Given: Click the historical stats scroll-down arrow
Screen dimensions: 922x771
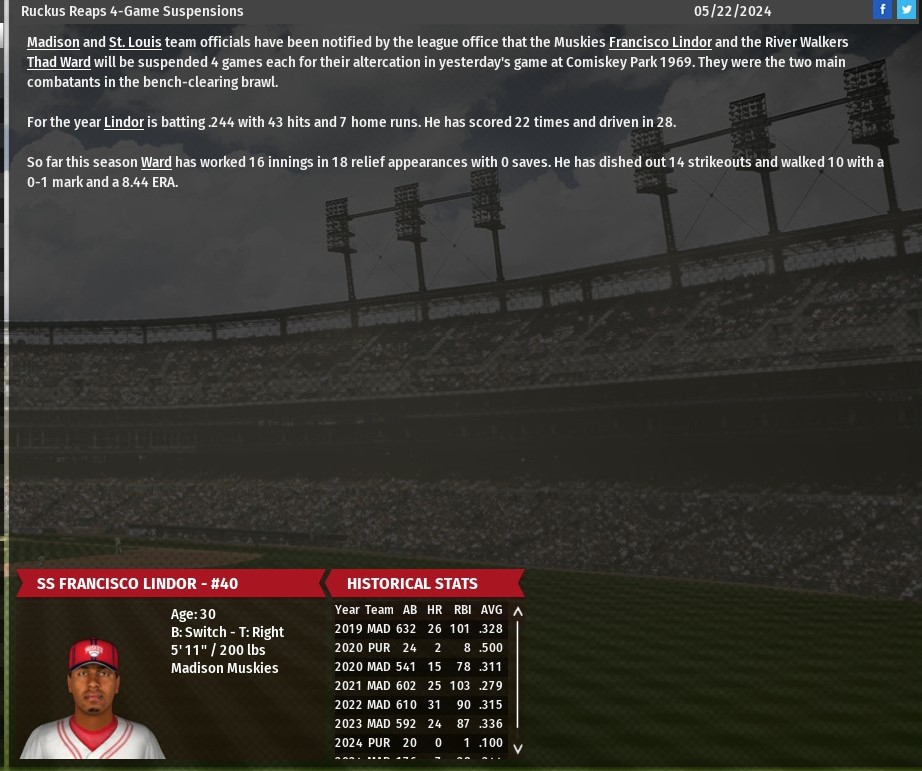Looking at the screenshot, I should (518, 747).
